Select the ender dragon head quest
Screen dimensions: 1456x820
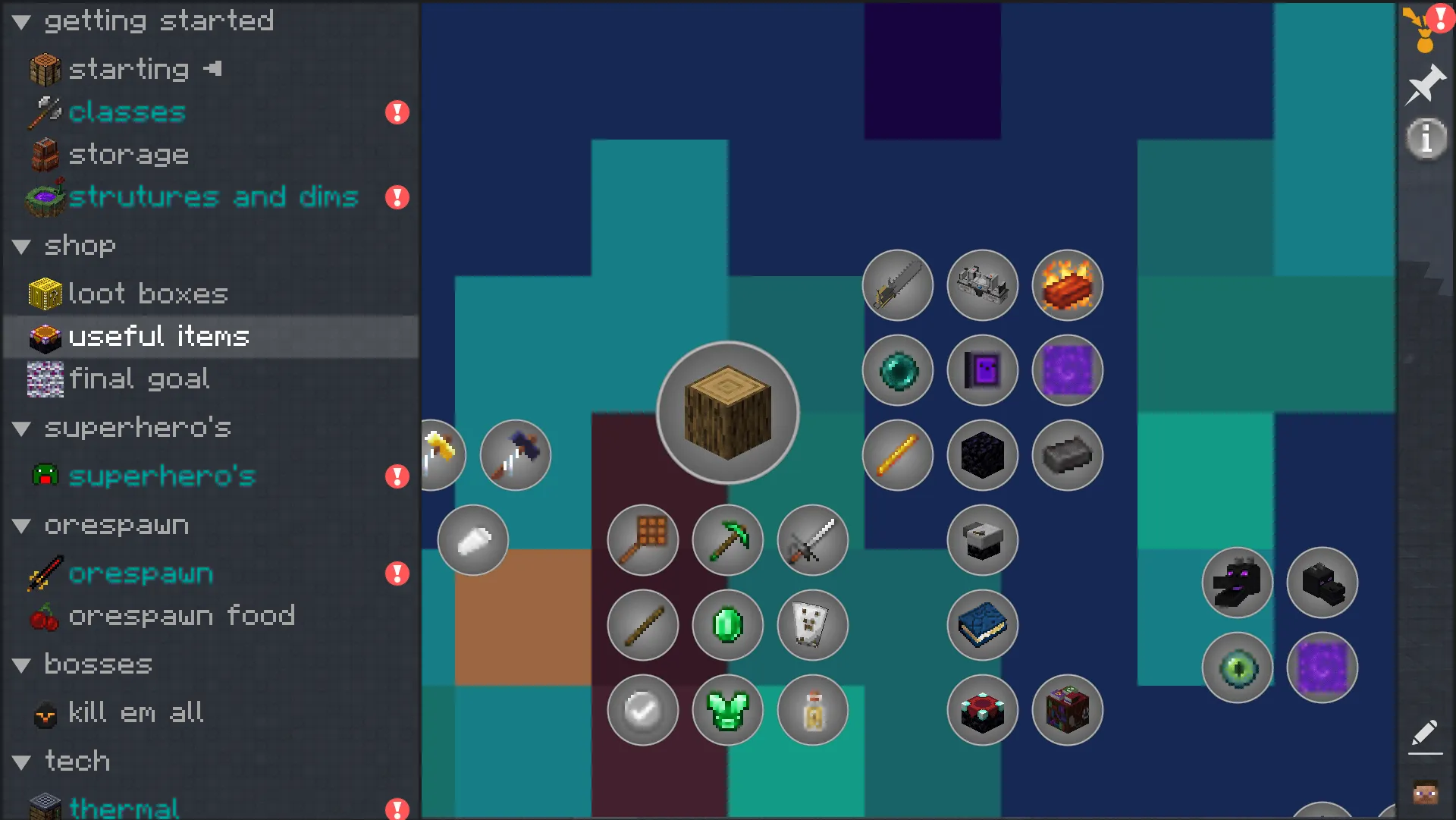pos(1237,582)
